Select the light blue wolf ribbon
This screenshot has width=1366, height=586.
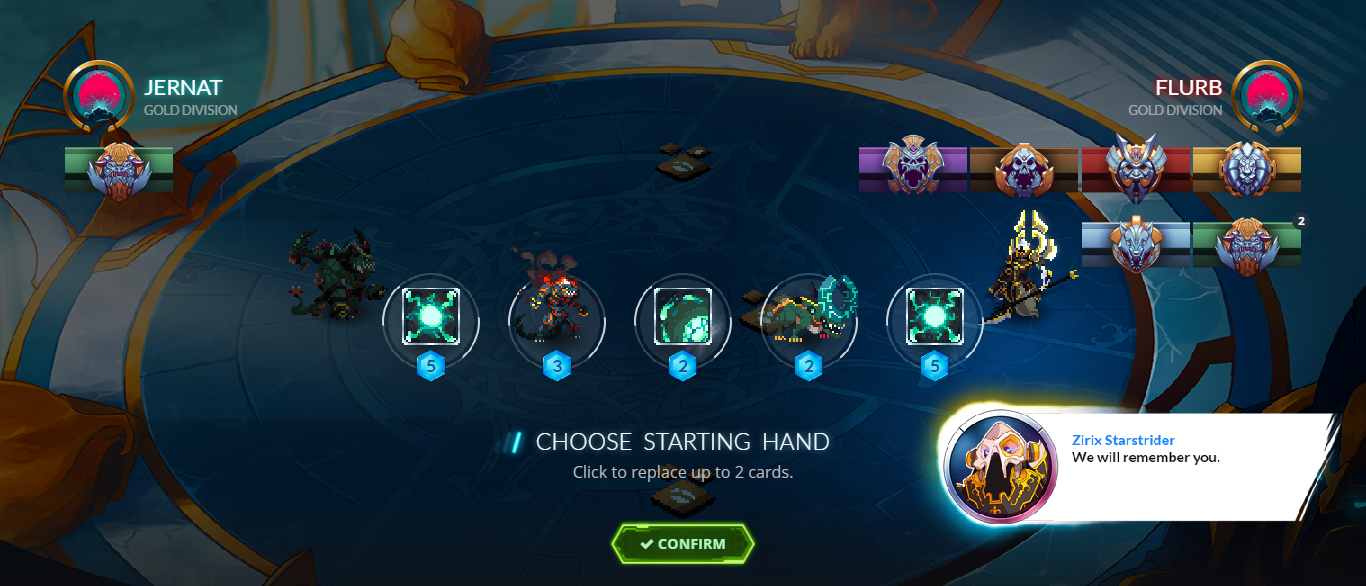coord(1135,244)
